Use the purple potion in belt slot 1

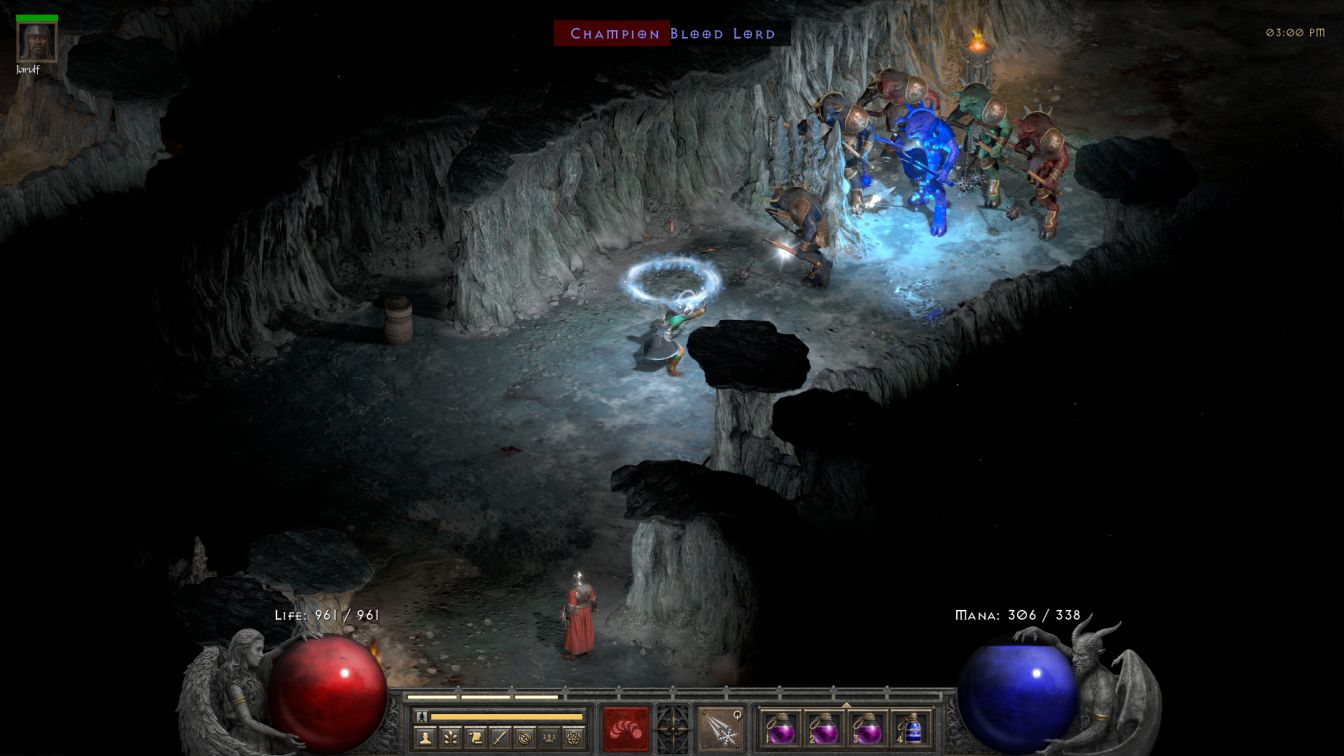tap(780, 729)
